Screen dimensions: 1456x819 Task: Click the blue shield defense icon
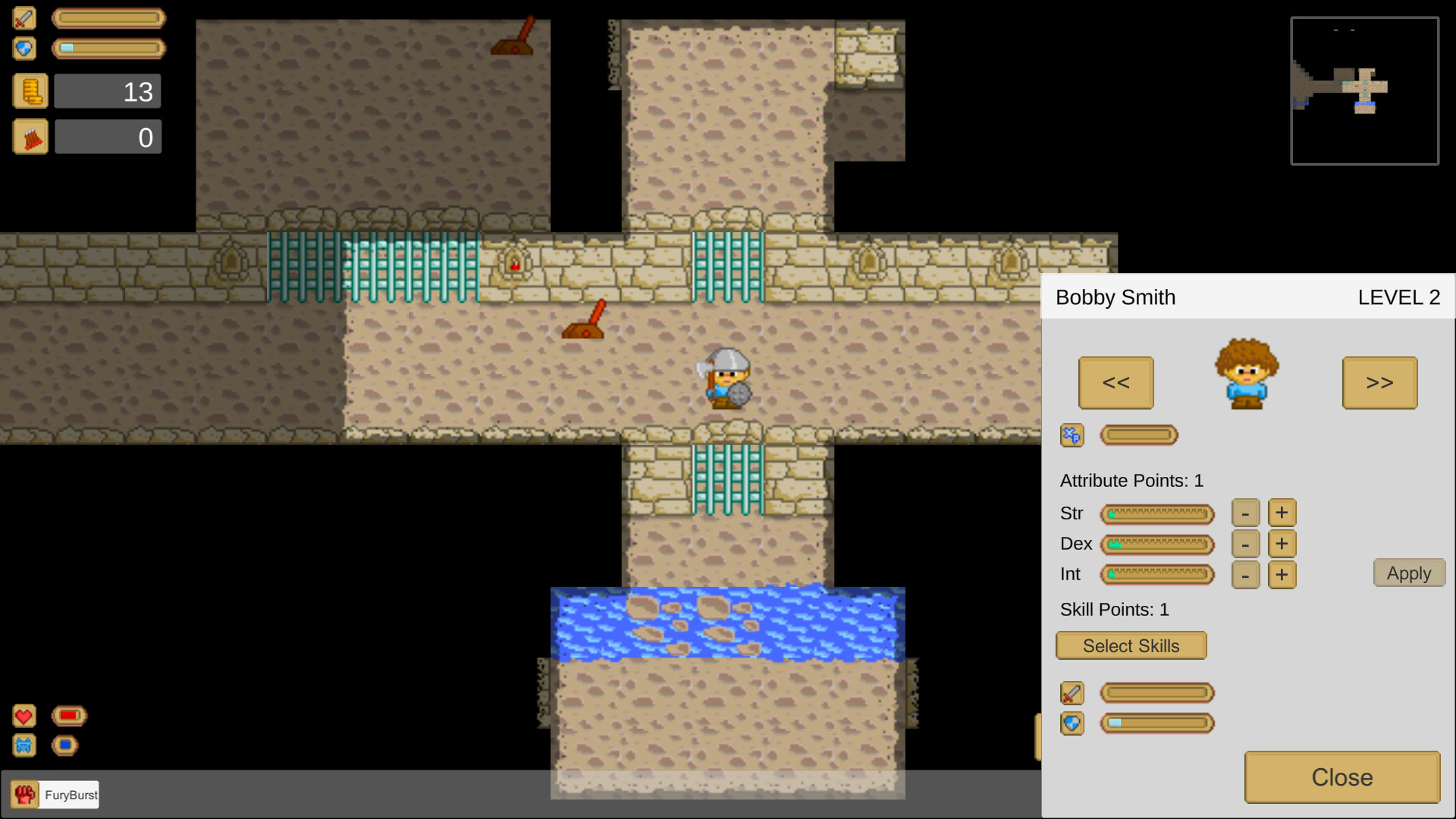[x=24, y=49]
